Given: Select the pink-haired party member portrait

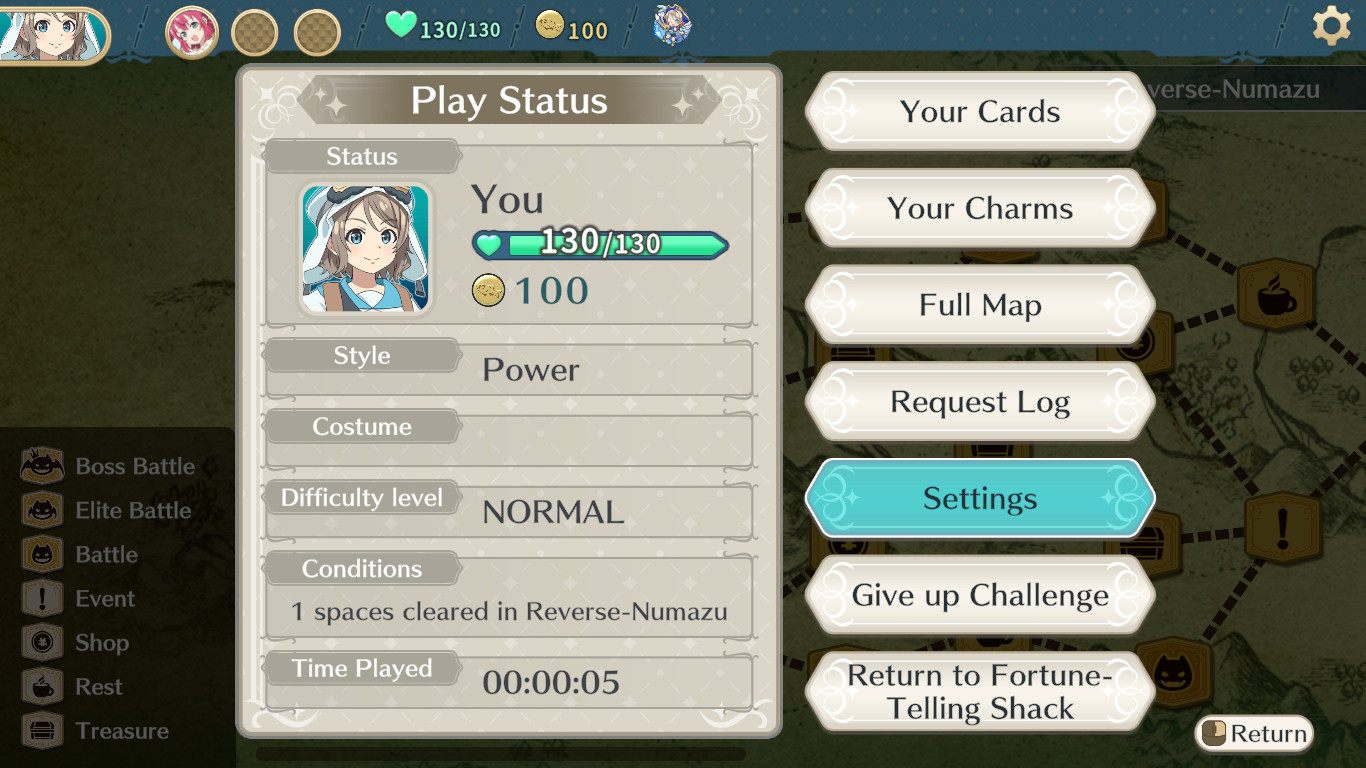Looking at the screenshot, I should [192, 31].
